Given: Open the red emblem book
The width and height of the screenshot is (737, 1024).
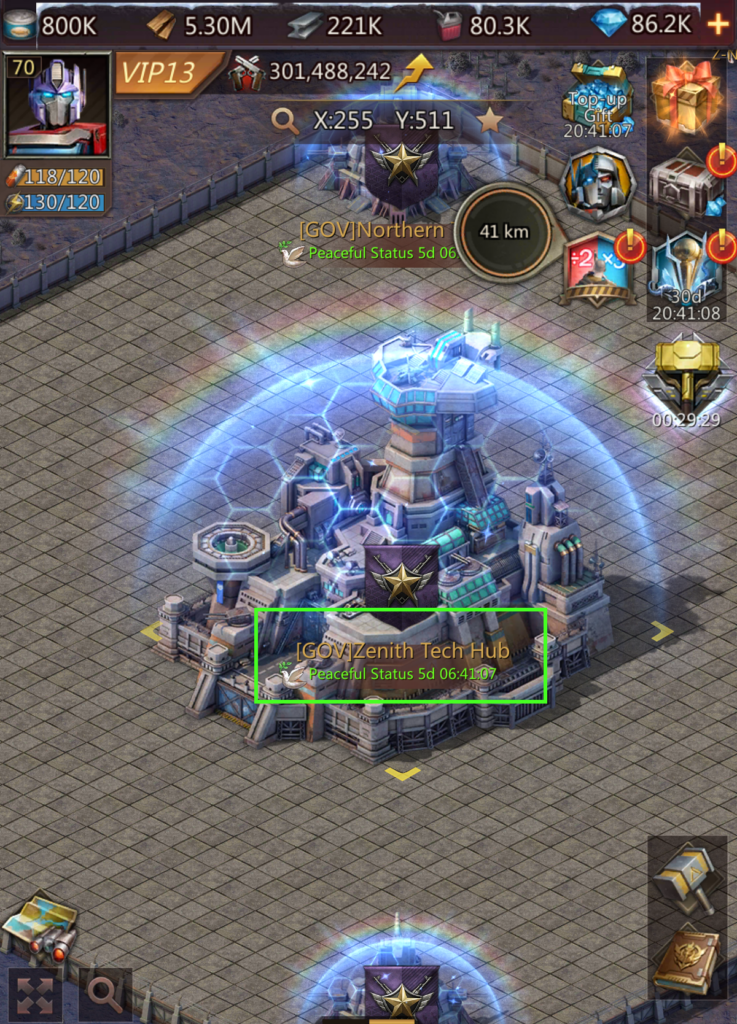Looking at the screenshot, I should [x=686, y=961].
